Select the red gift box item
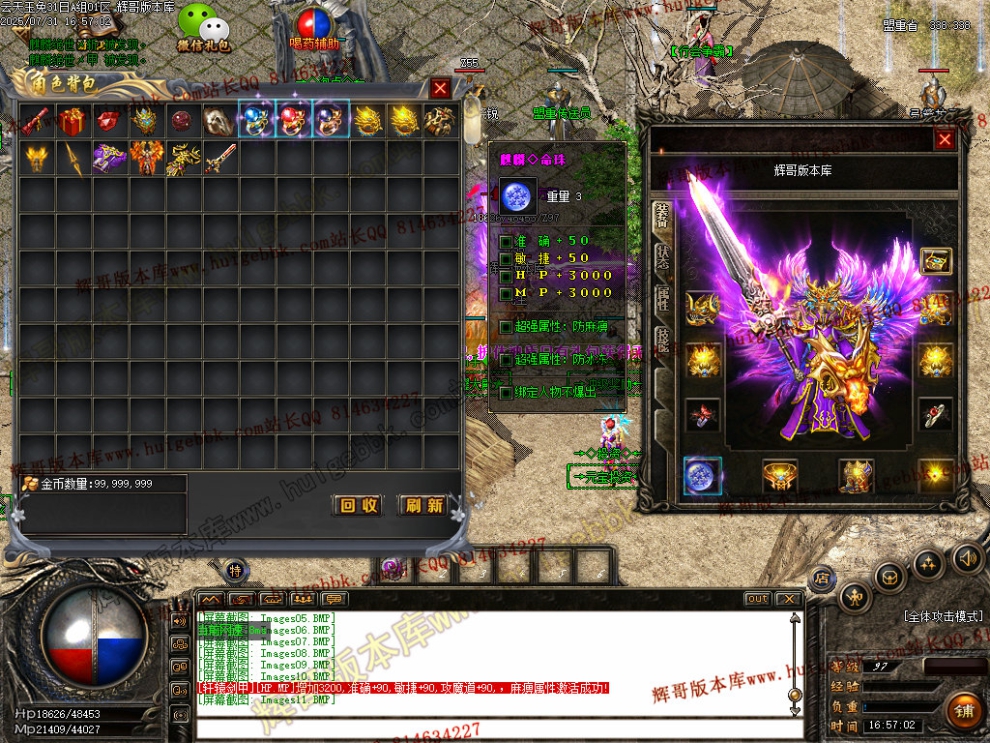 72,121
